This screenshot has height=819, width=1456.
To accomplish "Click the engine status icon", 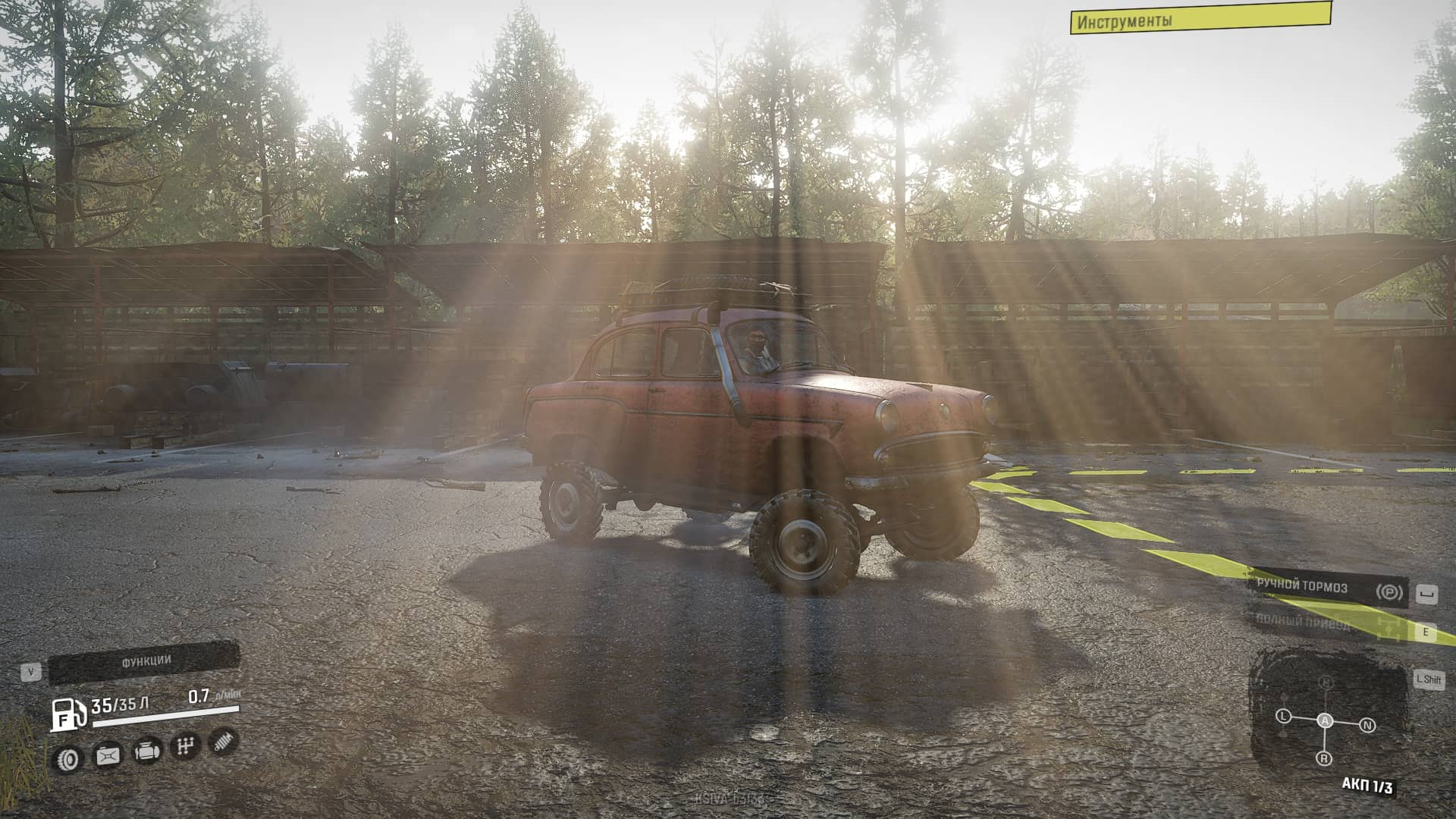I will (146, 752).
